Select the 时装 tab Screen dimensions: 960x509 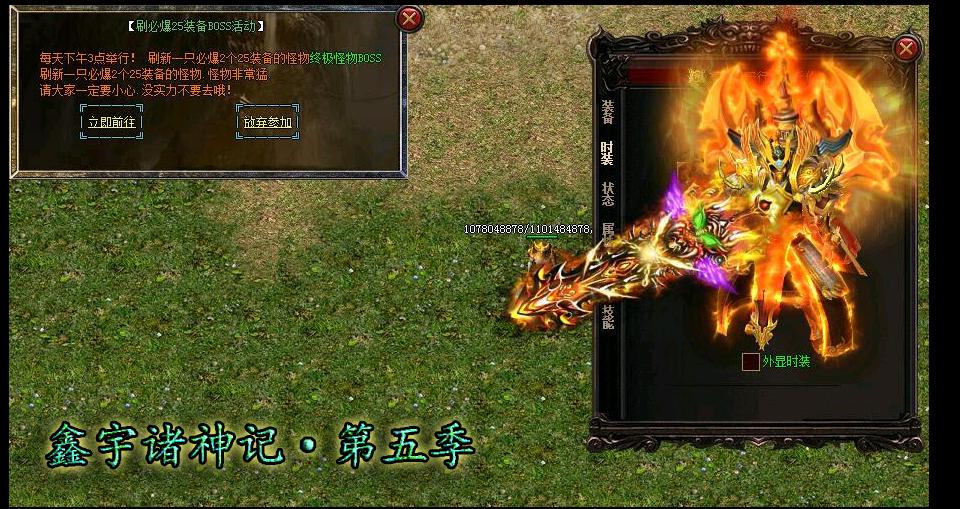pos(607,153)
